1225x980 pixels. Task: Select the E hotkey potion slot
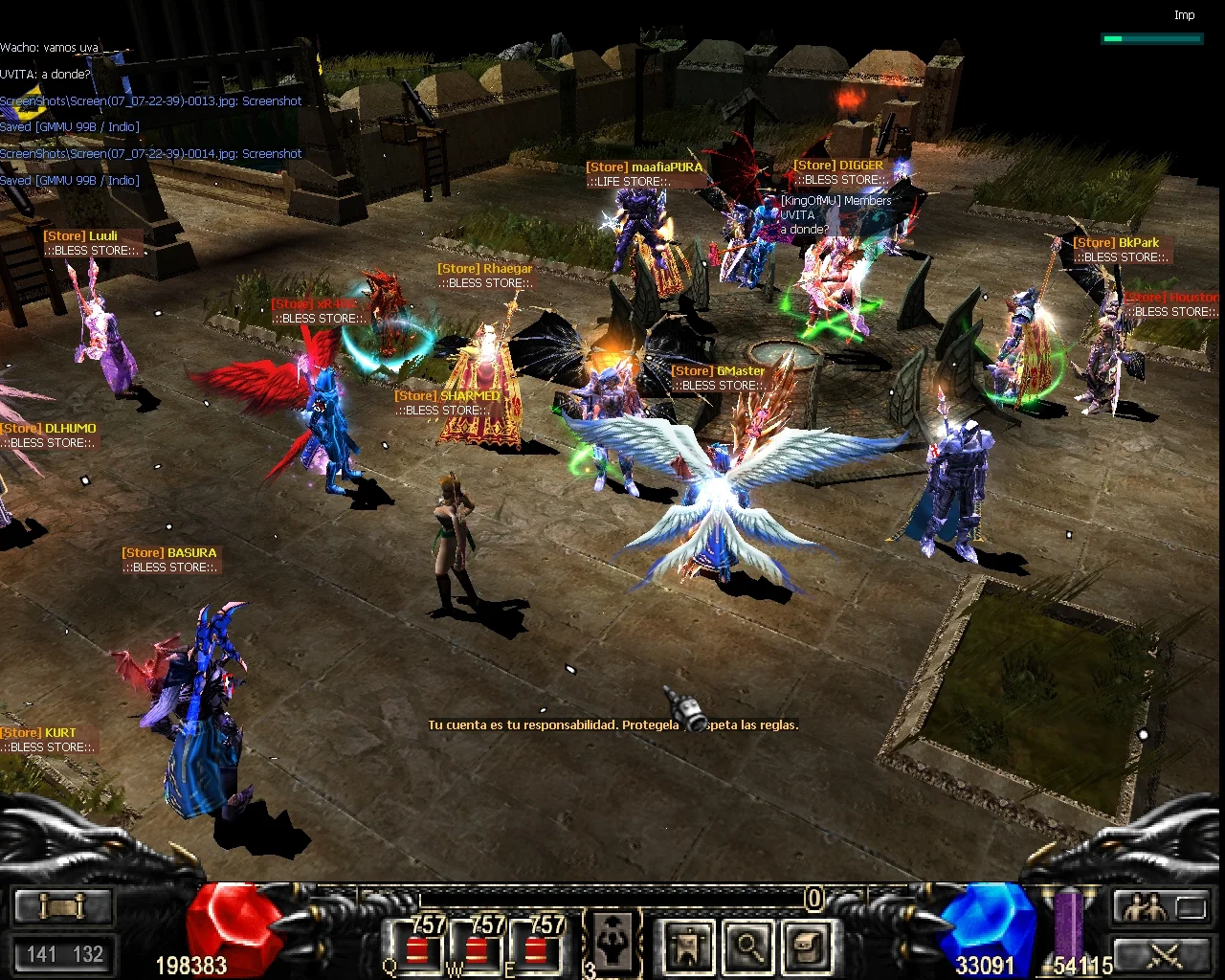click(535, 947)
